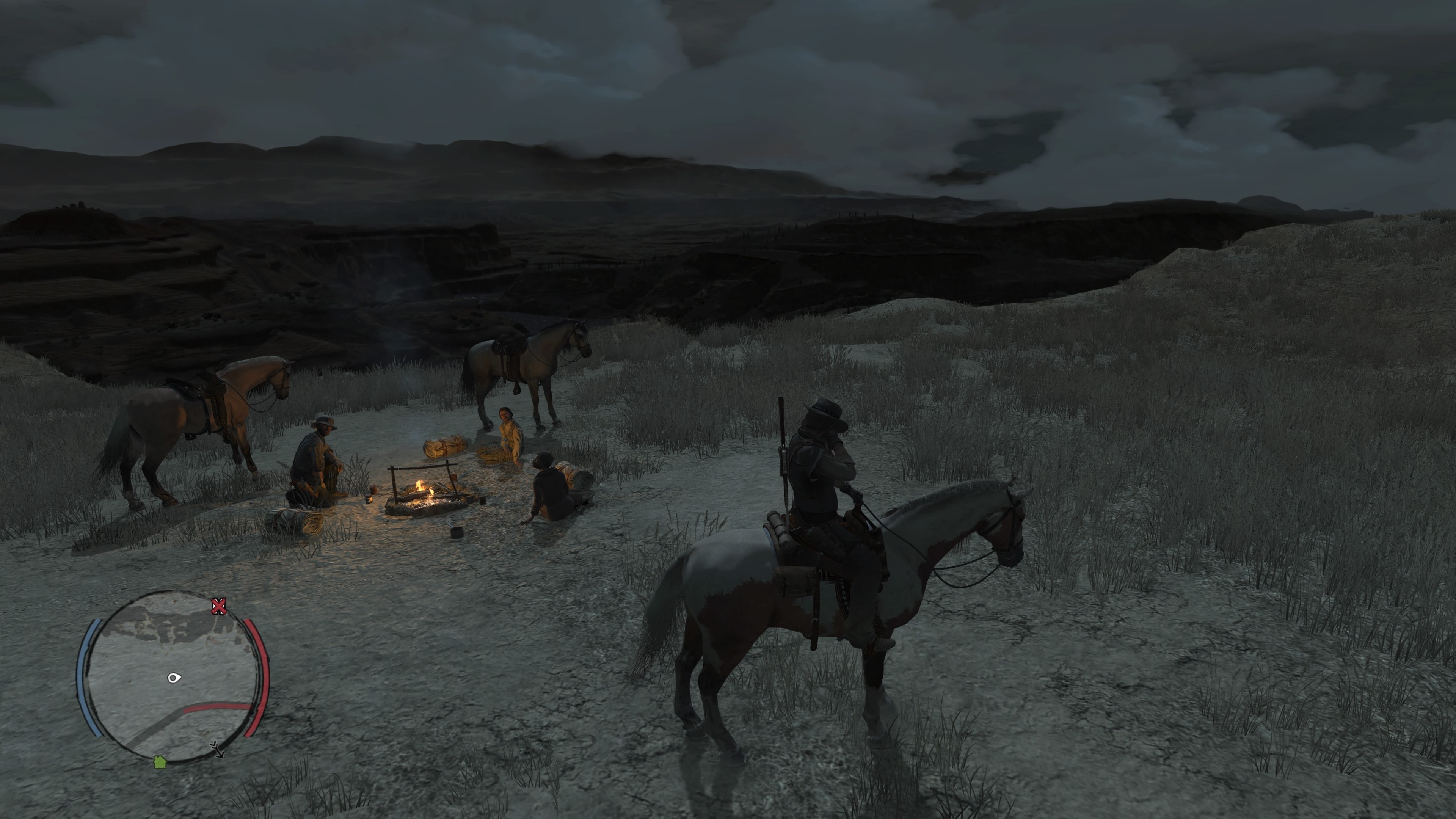Click the cooking spit frame over the fire
The image size is (1456, 819).
pos(421,468)
